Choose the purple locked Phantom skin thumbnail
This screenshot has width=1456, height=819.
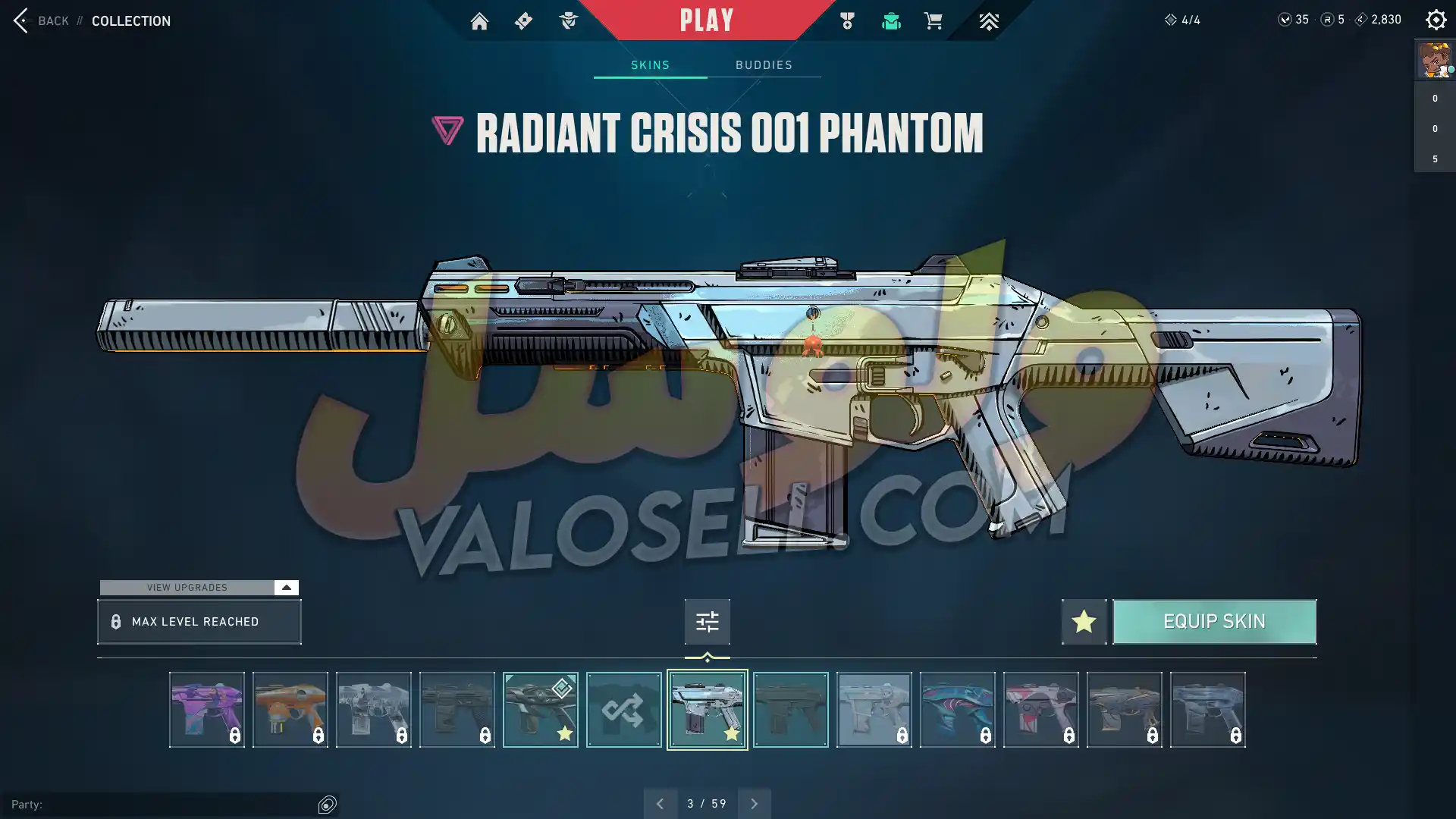click(x=206, y=710)
